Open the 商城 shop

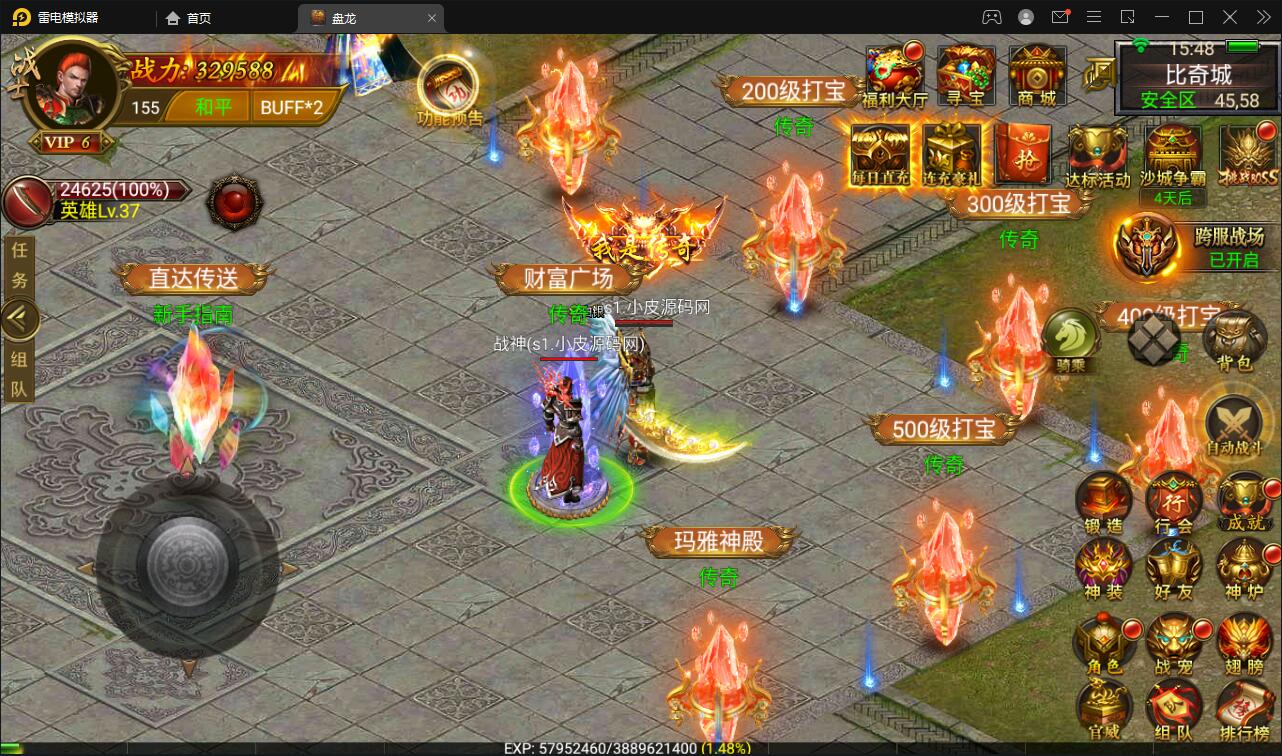(x=1036, y=74)
